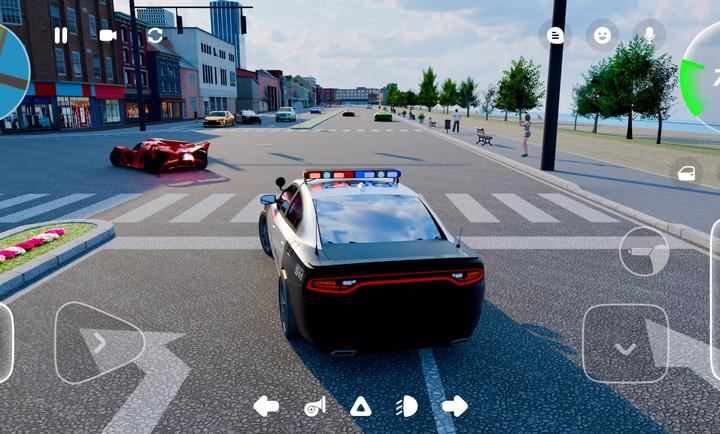
Task: Open the minimap
Action: coord(12,70)
